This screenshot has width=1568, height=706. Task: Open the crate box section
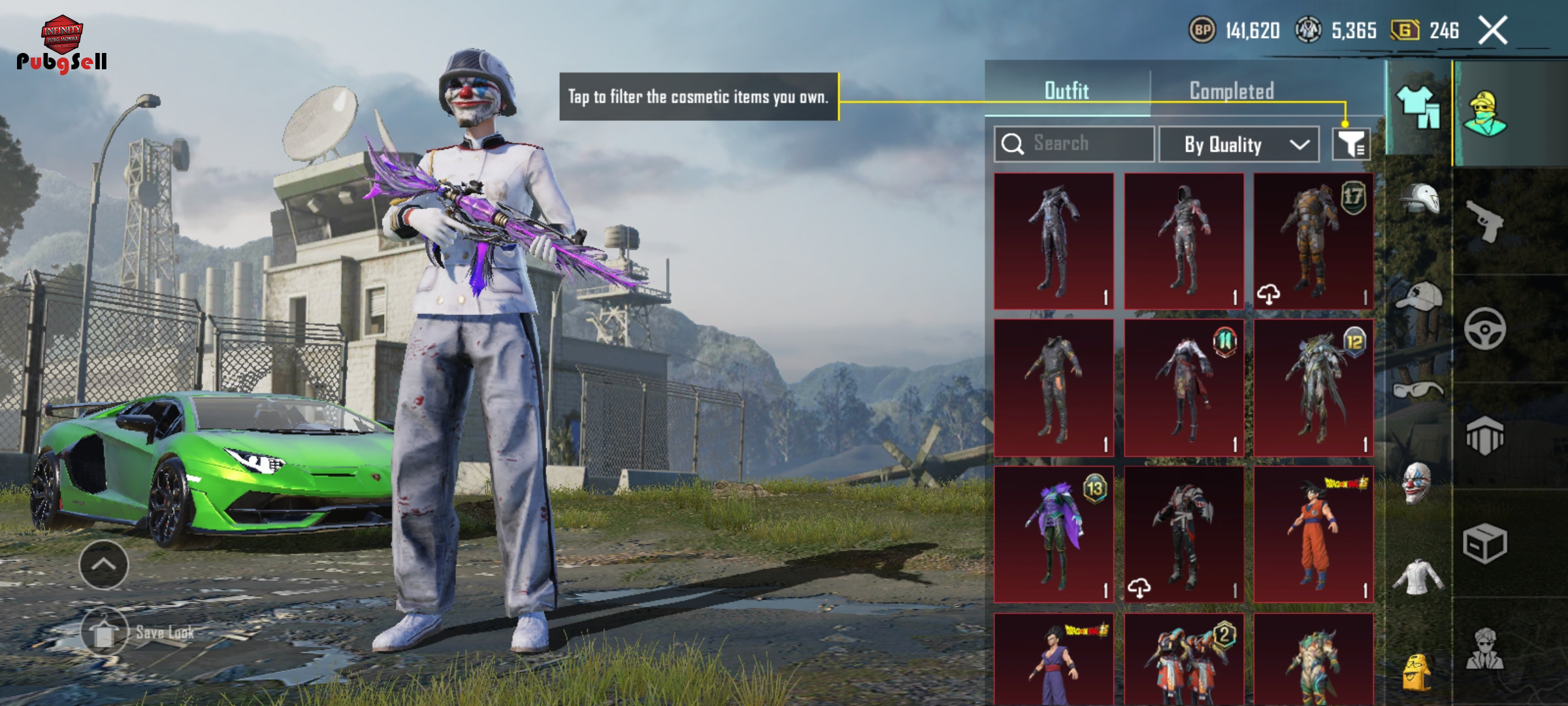pyautogui.click(x=1485, y=543)
